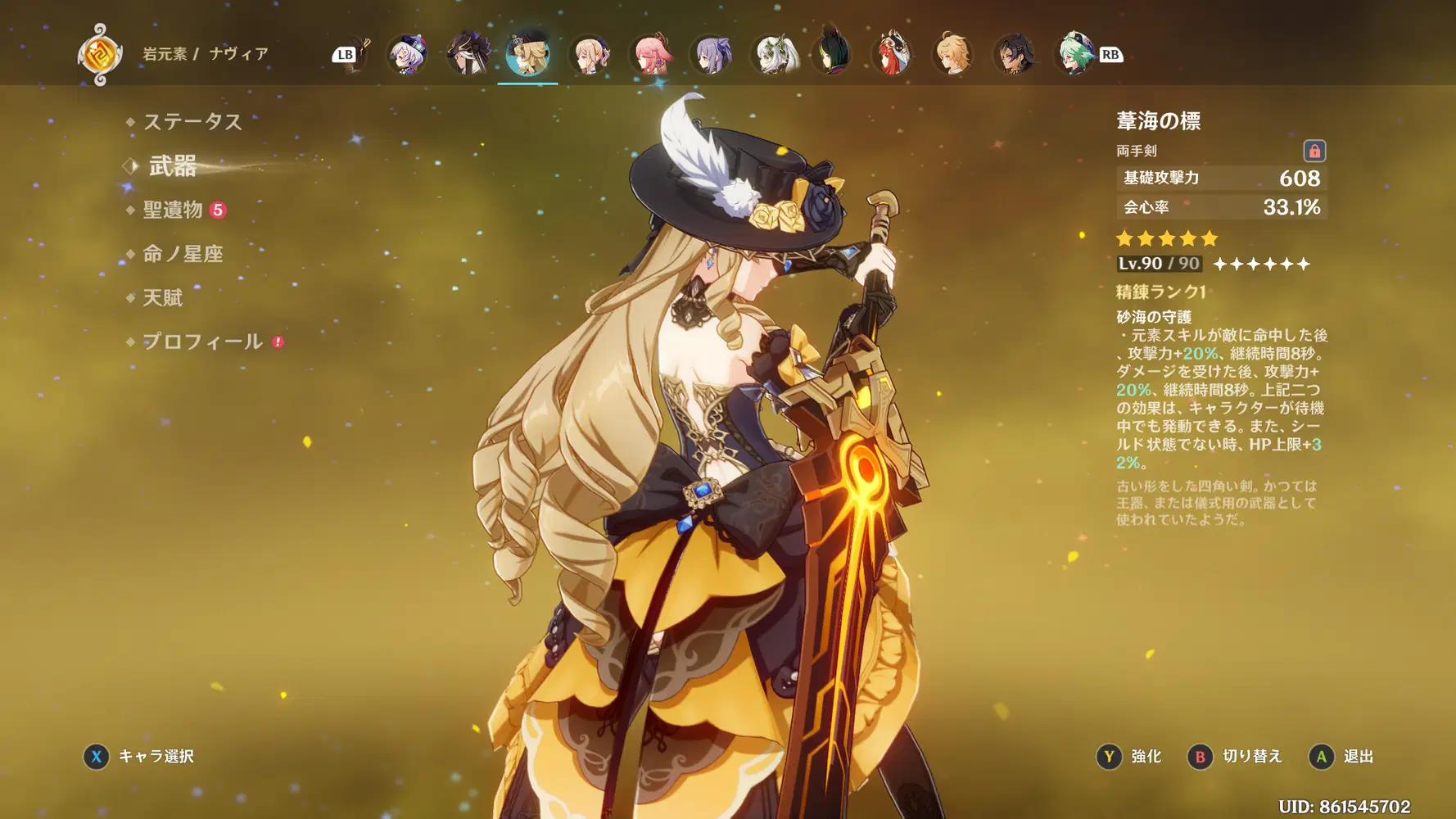View the プロフィール (Profile) page

202,342
